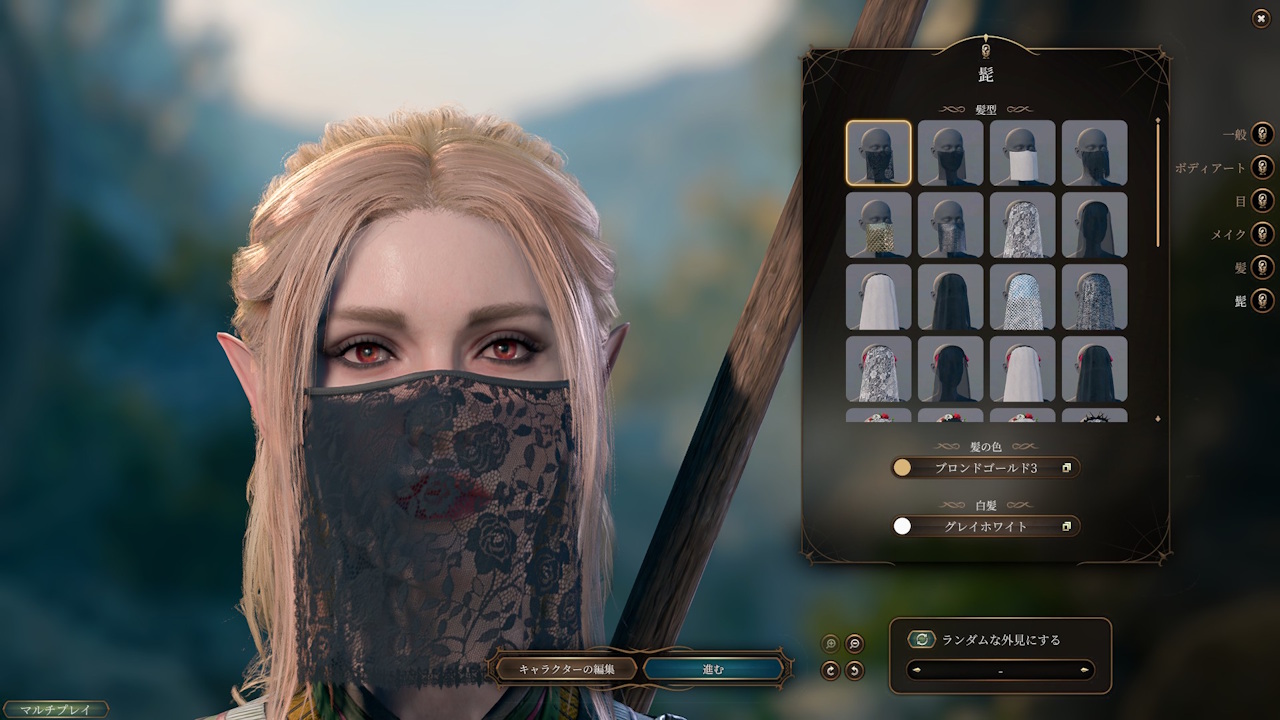The height and width of the screenshot is (720, 1280).
Task: Open the ボディアート tab
Action: coord(1262,168)
